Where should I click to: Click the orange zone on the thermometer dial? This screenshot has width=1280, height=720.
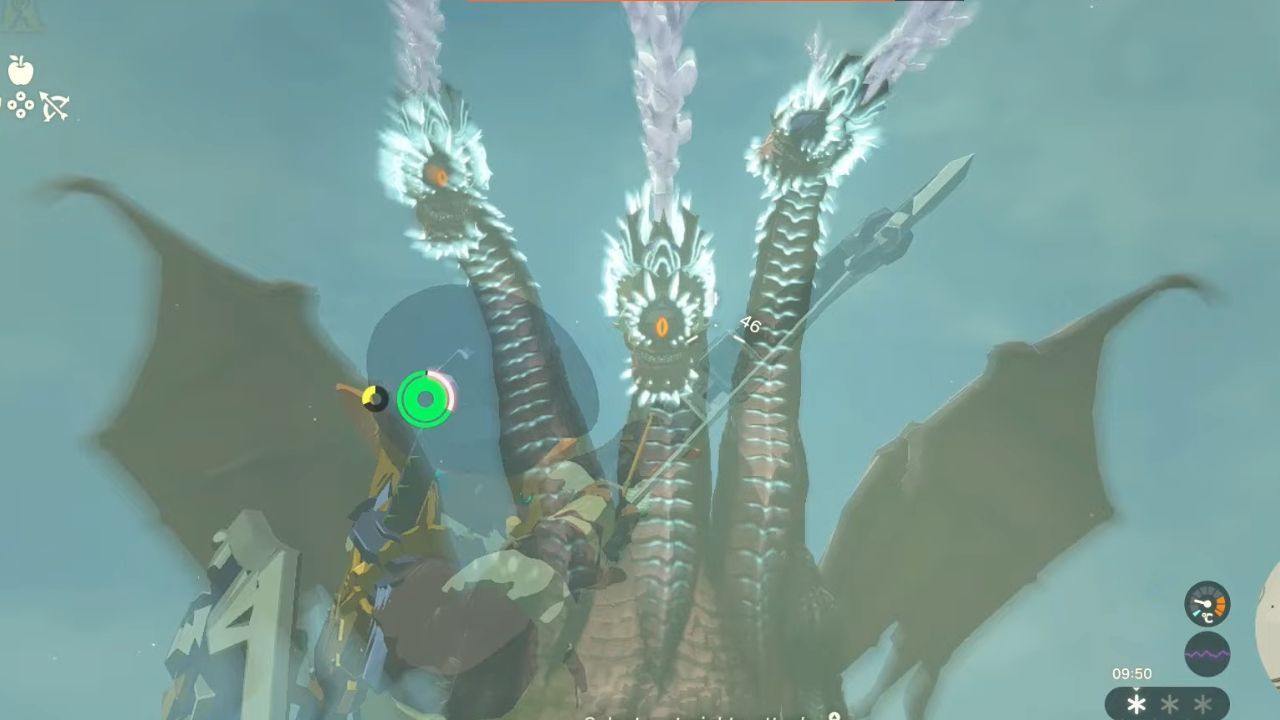click(1219, 604)
